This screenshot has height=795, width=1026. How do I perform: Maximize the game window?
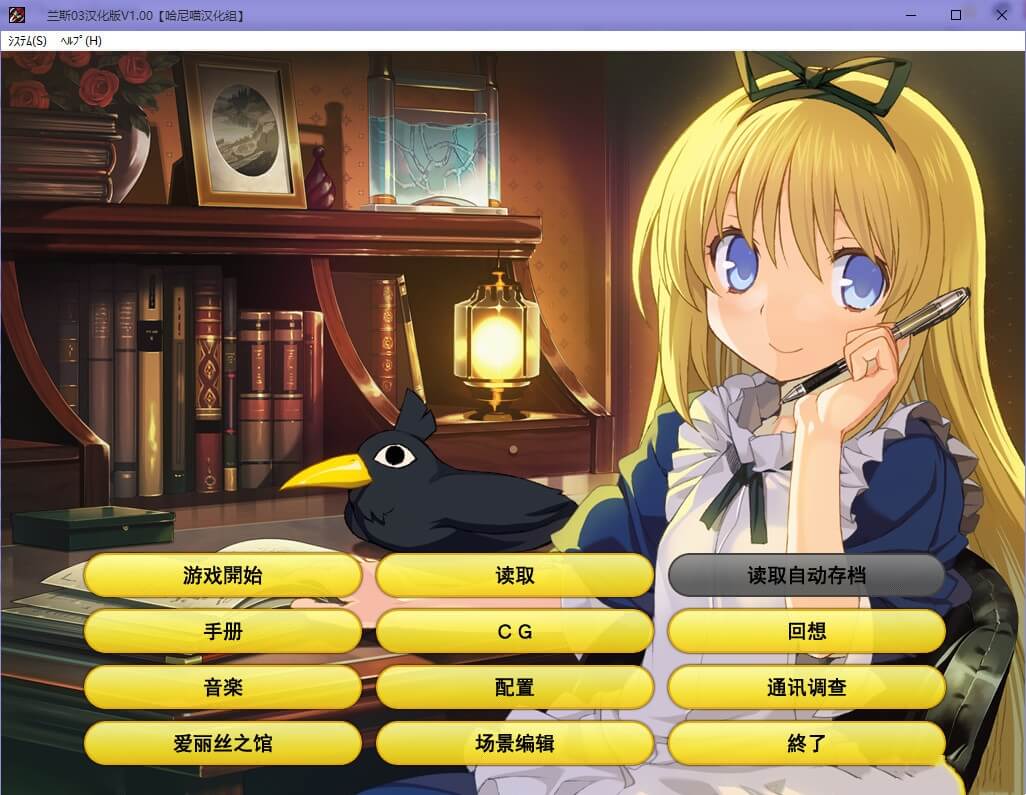click(955, 15)
